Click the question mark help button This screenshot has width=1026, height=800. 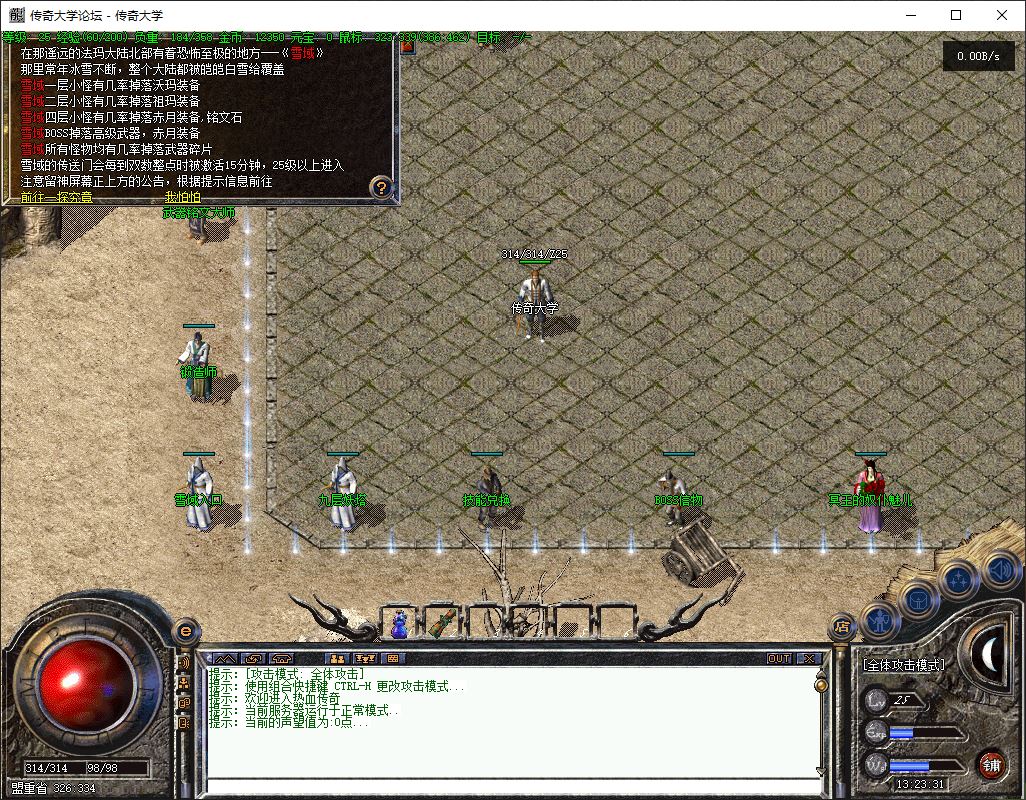(x=380, y=186)
